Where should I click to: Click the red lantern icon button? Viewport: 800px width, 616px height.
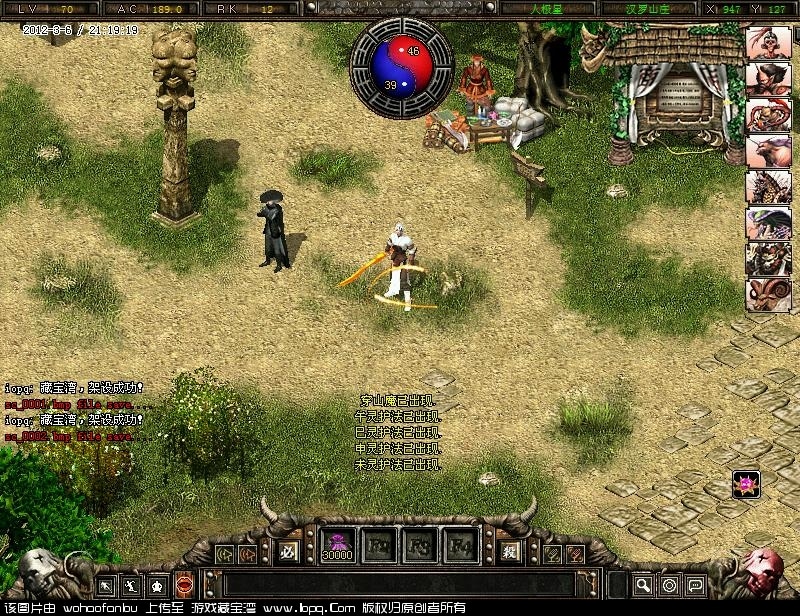(185, 584)
